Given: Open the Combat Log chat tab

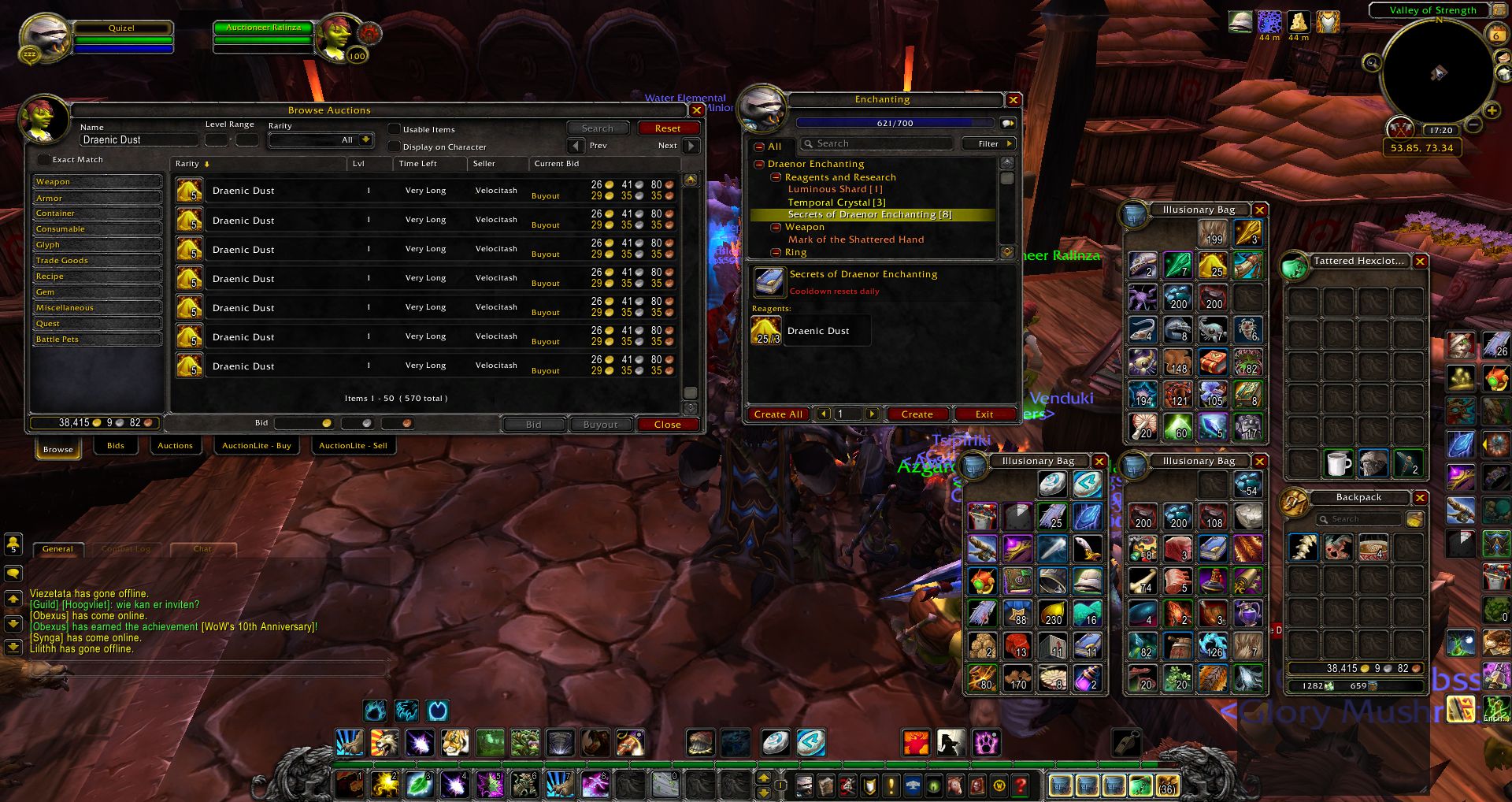Looking at the screenshot, I should (x=126, y=548).
